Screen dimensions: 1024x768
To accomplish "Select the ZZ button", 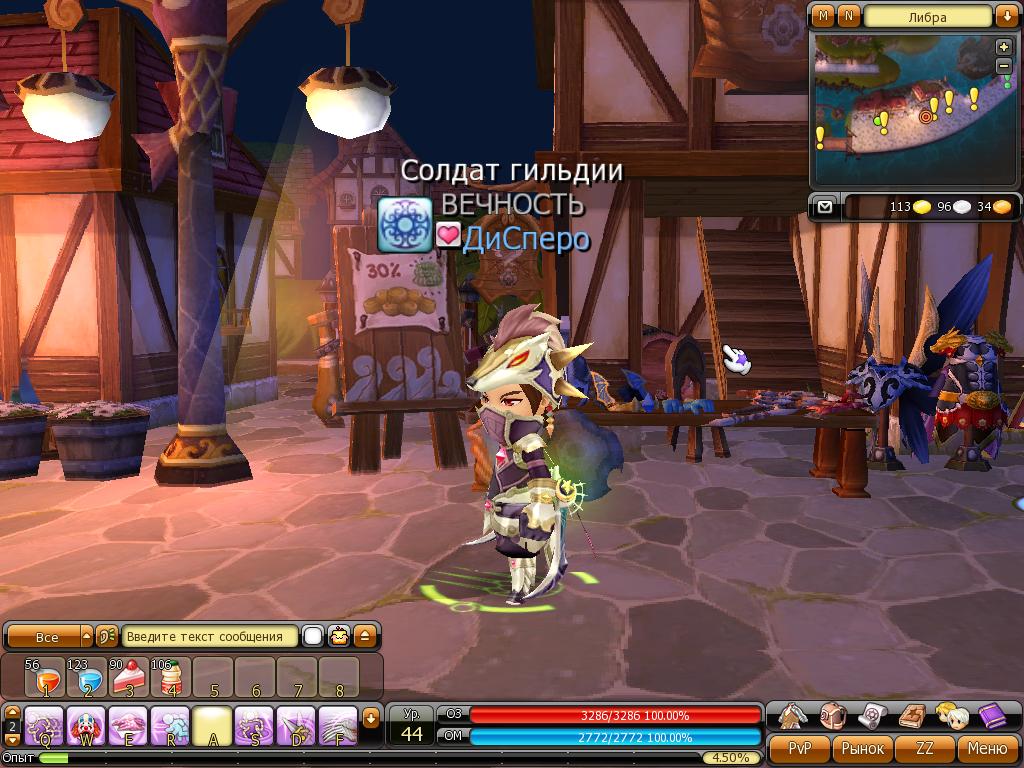I will [x=925, y=748].
